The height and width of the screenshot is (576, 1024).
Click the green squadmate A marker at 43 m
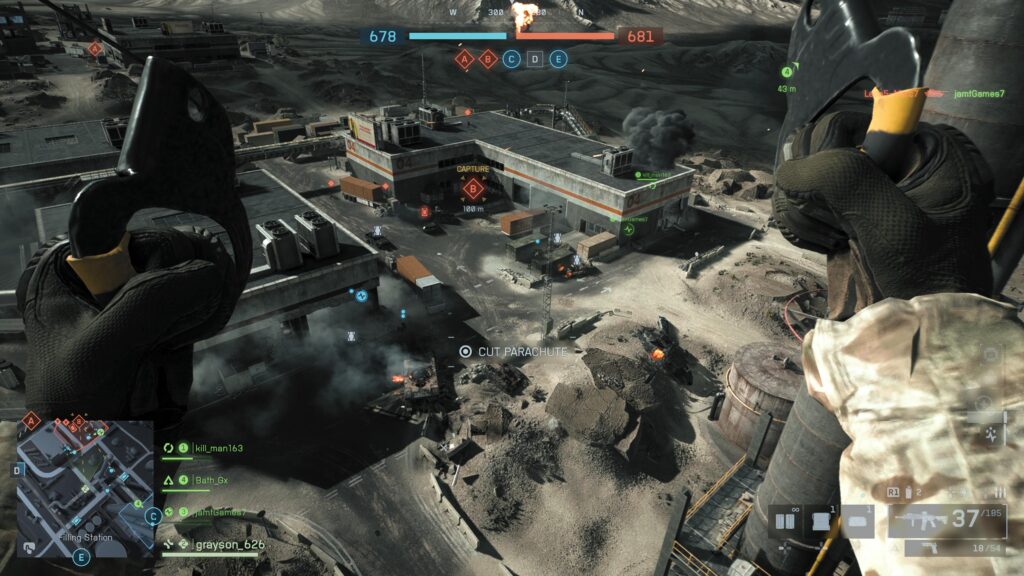[x=787, y=72]
